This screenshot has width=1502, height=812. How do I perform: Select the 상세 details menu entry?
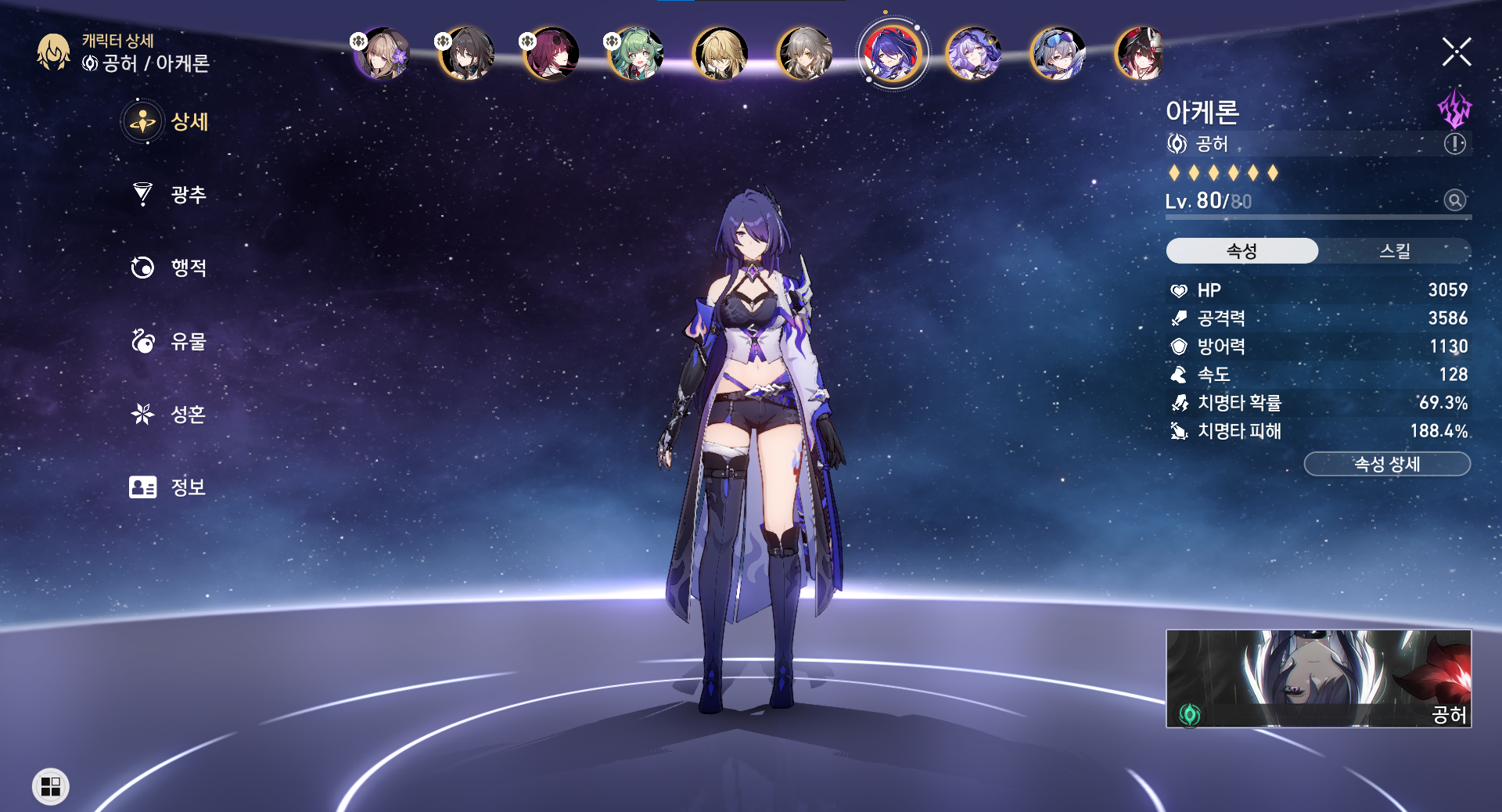(x=171, y=122)
